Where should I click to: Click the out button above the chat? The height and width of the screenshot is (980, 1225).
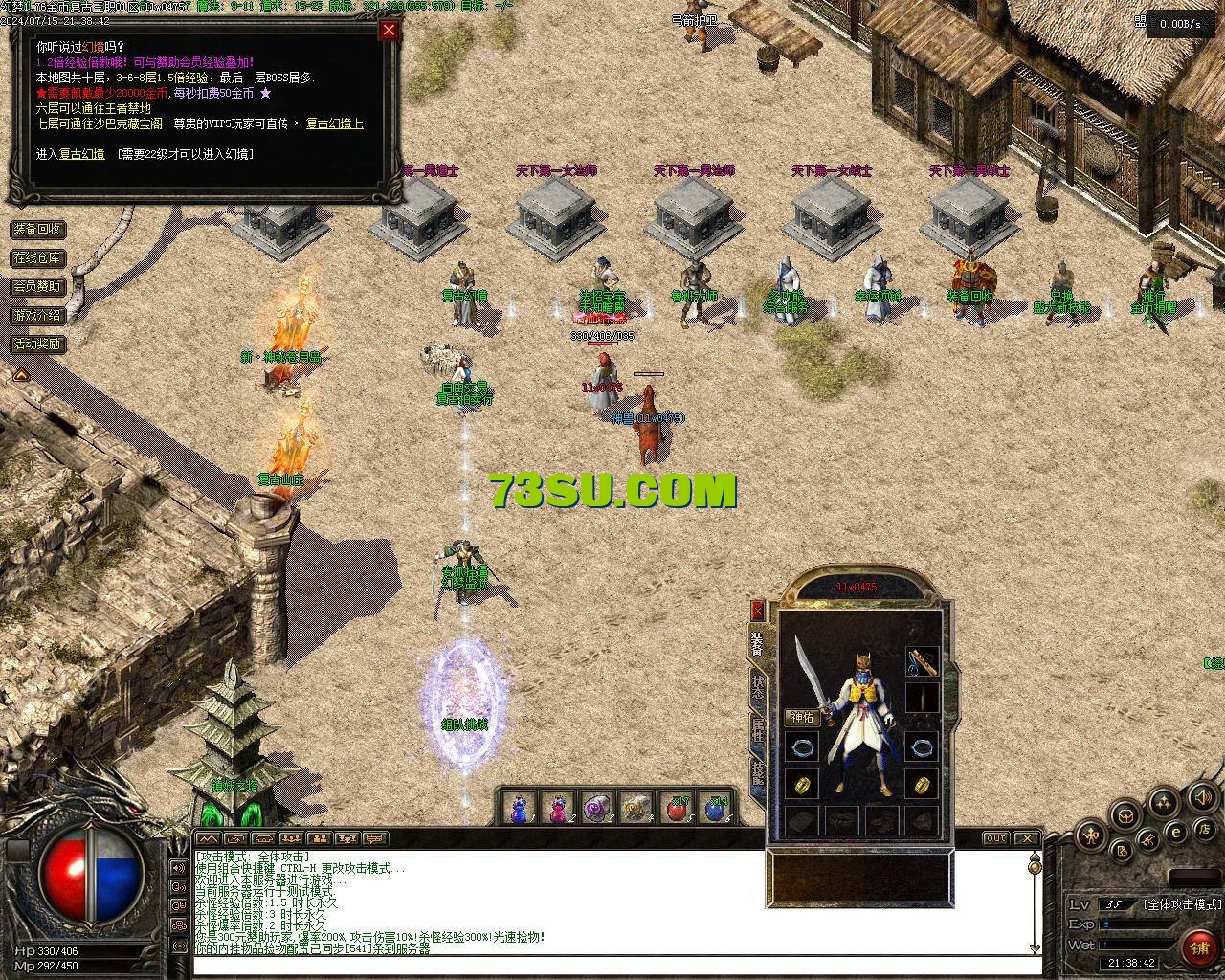(996, 838)
